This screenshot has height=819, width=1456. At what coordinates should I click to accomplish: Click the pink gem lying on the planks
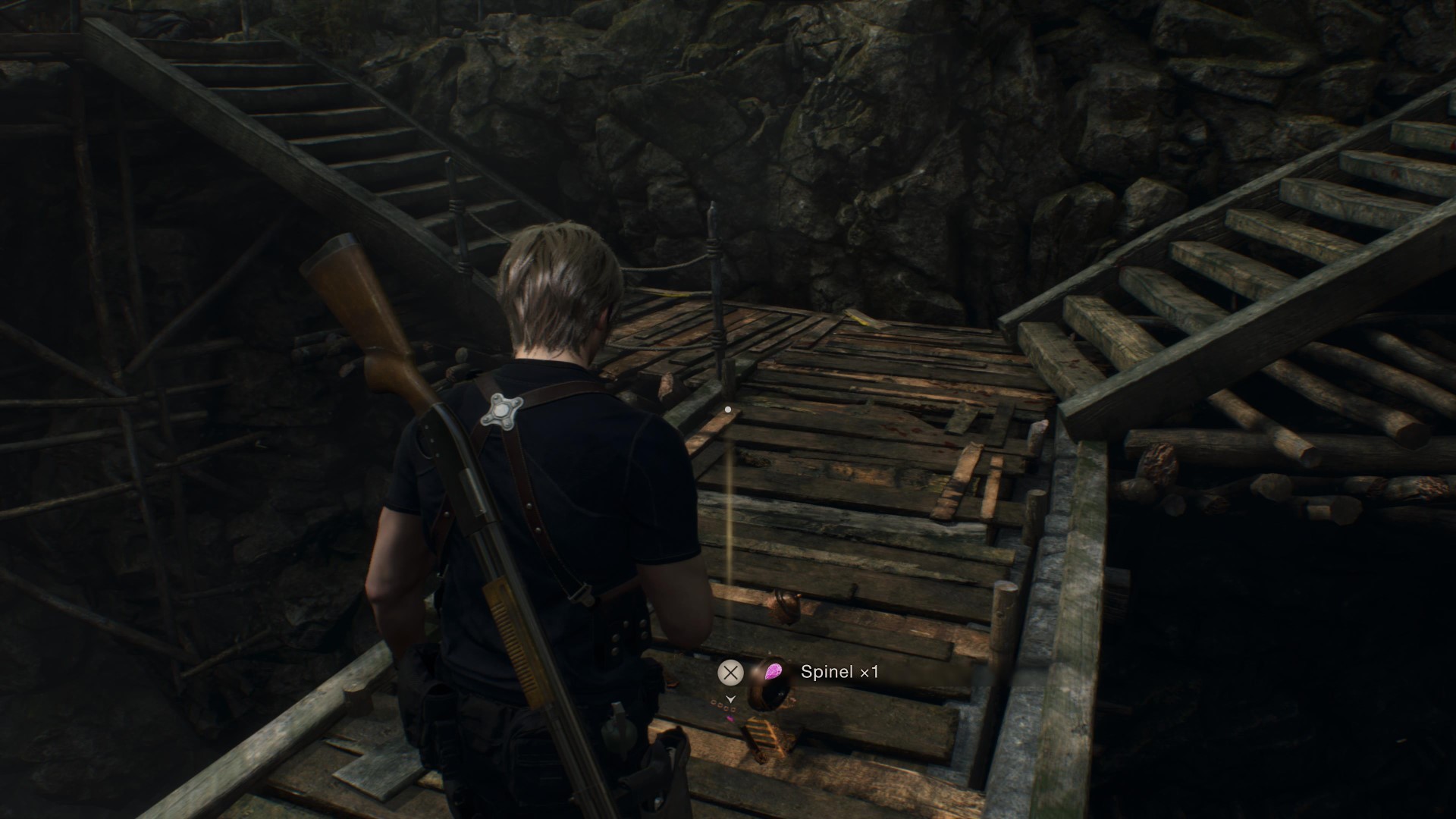730,719
